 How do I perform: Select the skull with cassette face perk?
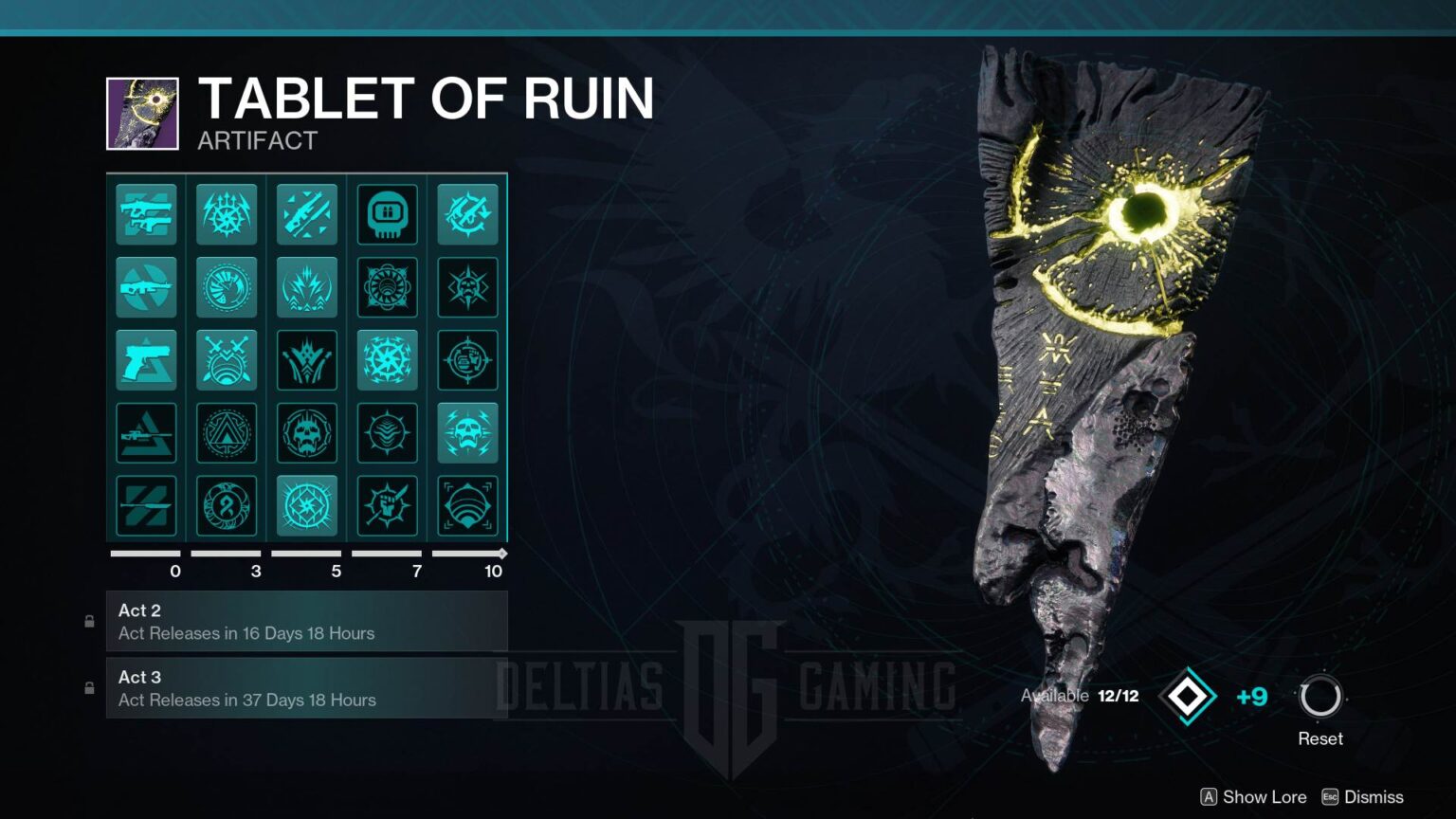point(388,214)
